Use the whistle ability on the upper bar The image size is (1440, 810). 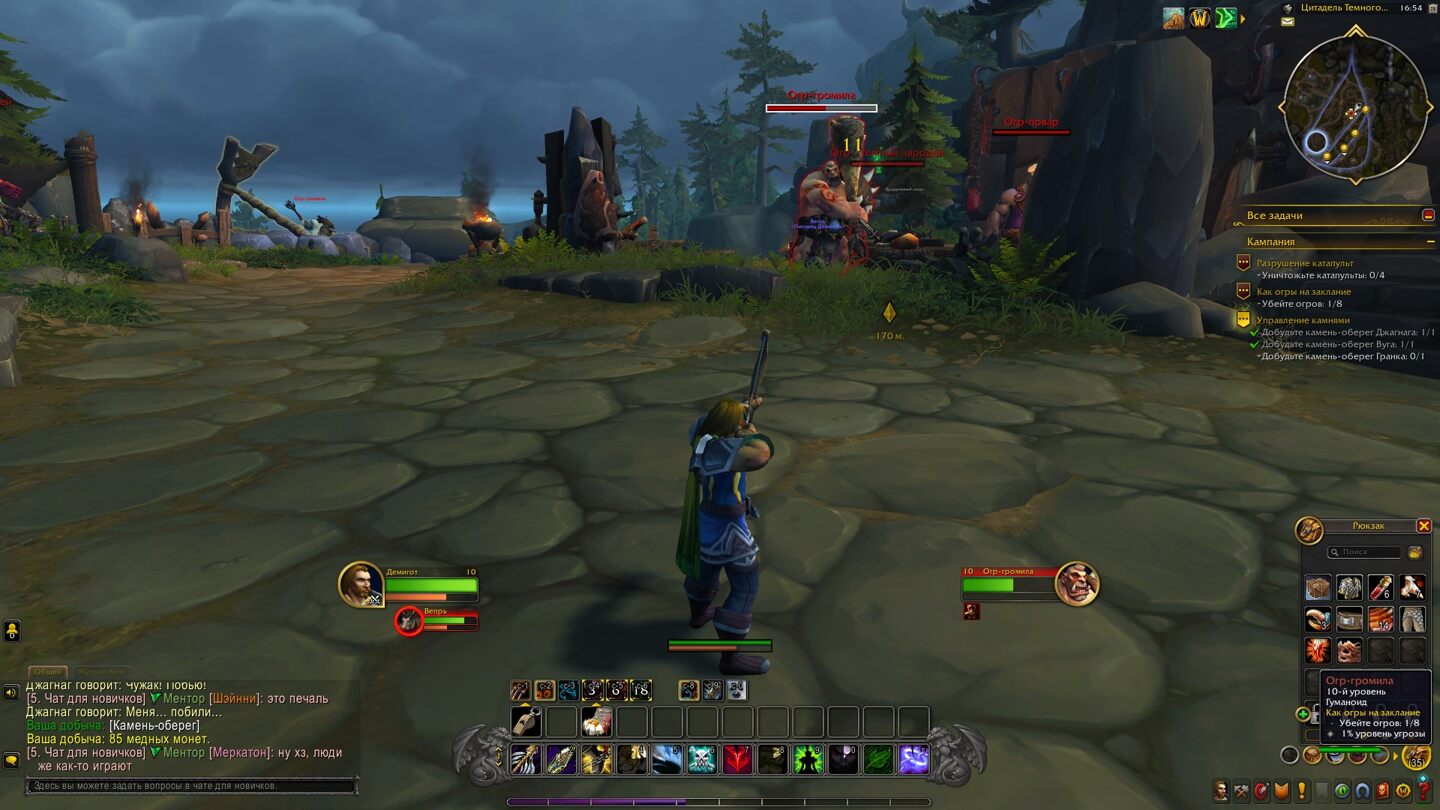tap(526, 721)
